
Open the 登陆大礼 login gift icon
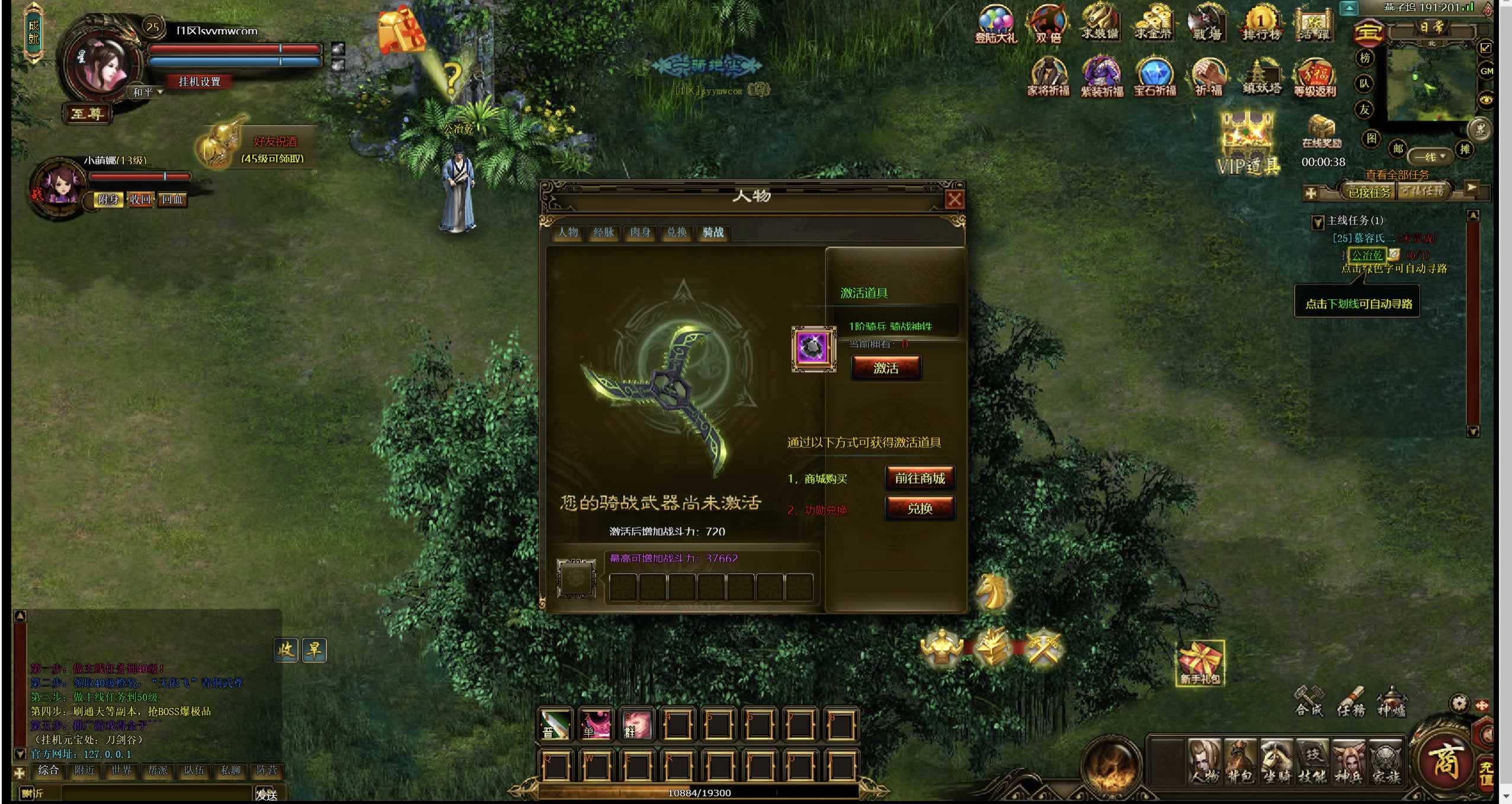[x=995, y=25]
